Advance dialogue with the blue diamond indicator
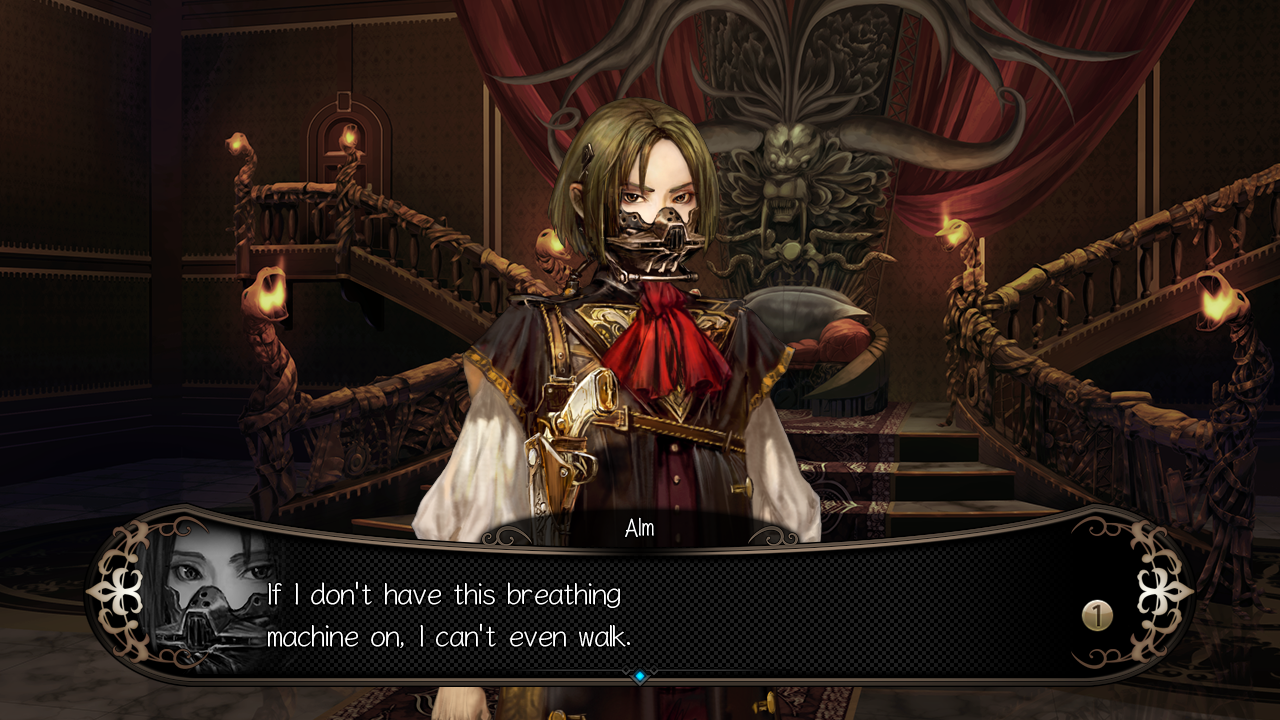Viewport: 1280px width, 720px height. click(x=640, y=677)
